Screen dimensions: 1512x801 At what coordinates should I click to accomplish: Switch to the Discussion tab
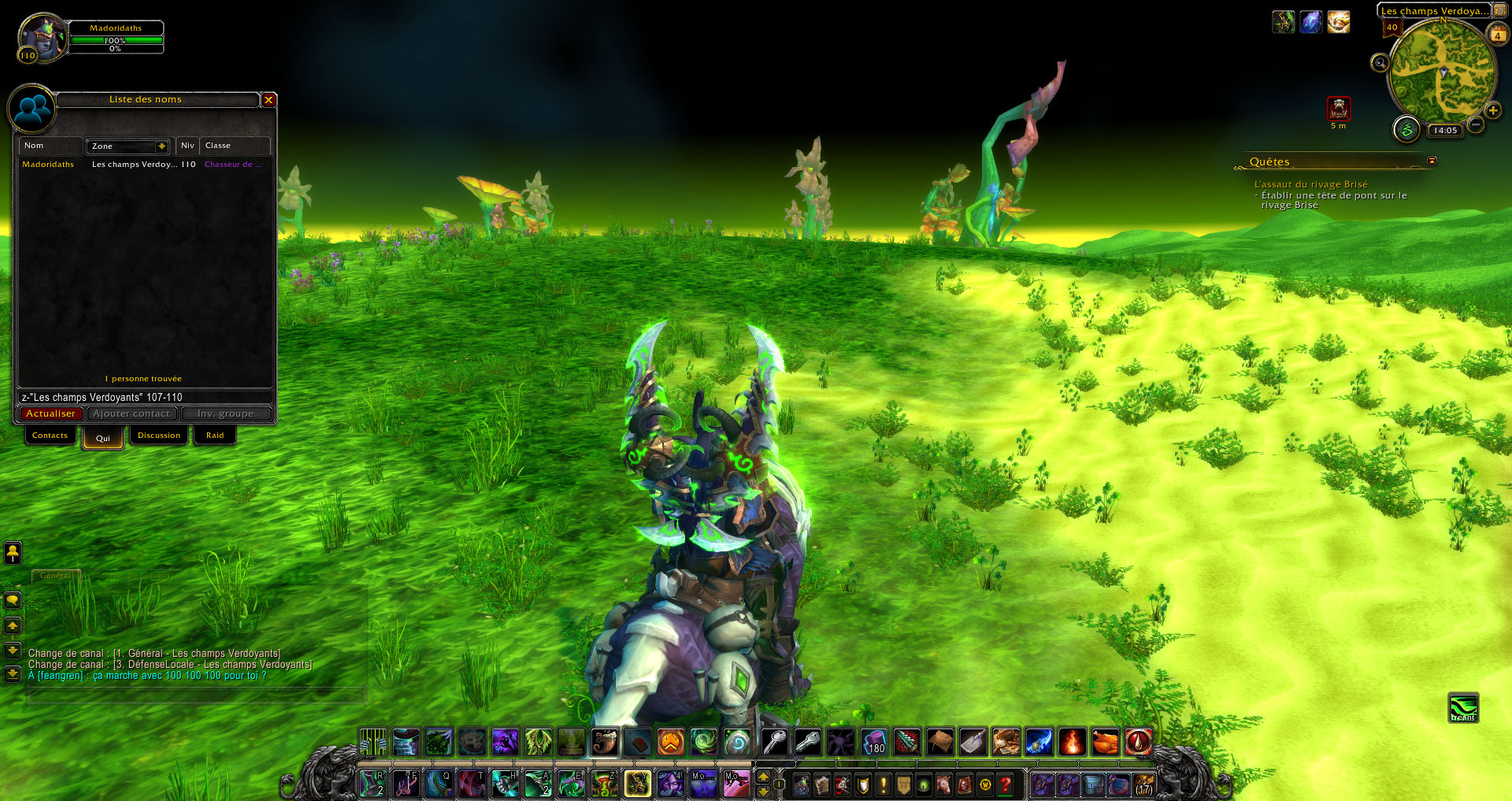point(159,435)
